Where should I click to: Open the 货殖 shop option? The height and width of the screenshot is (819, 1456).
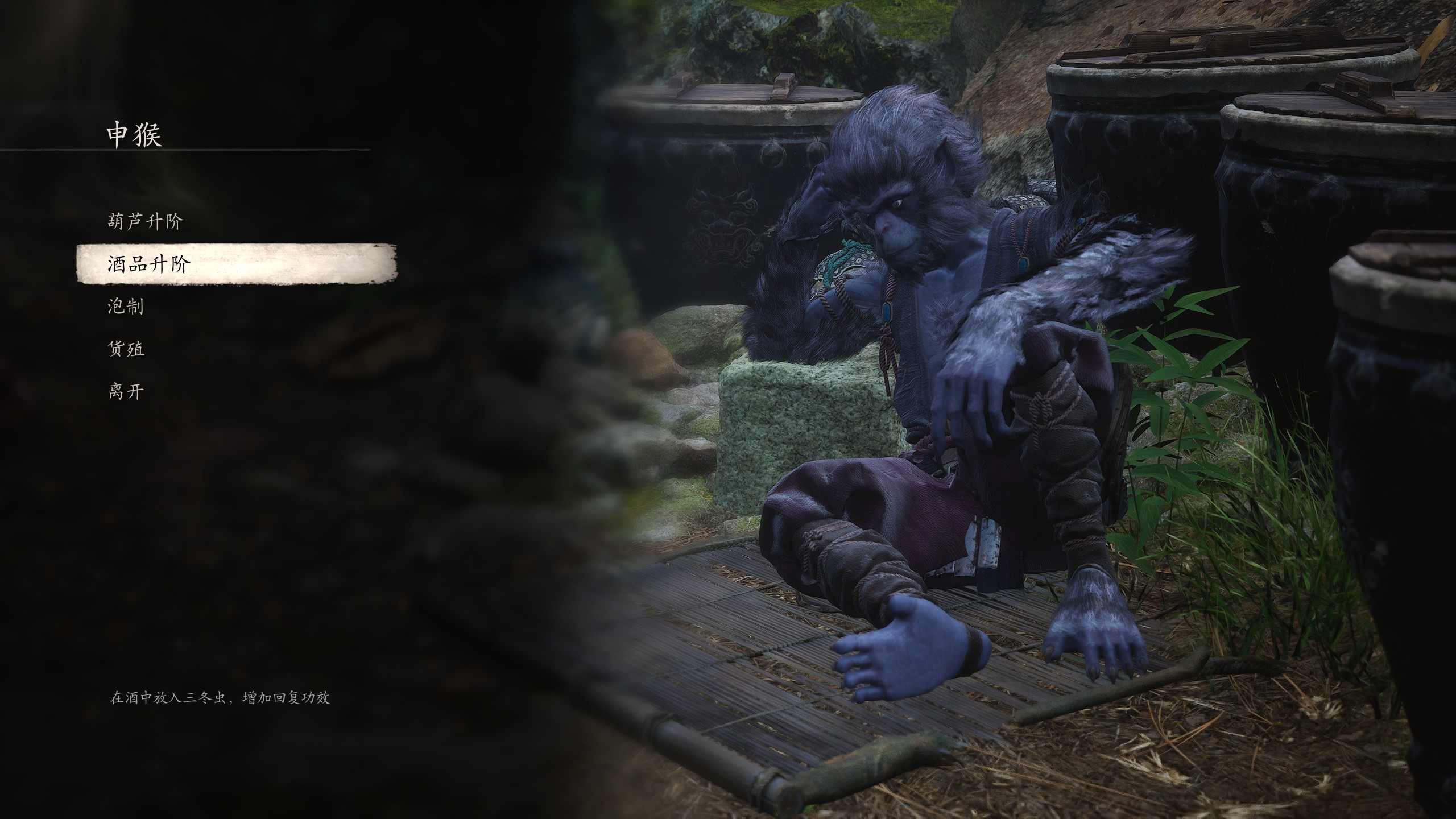click(126, 349)
